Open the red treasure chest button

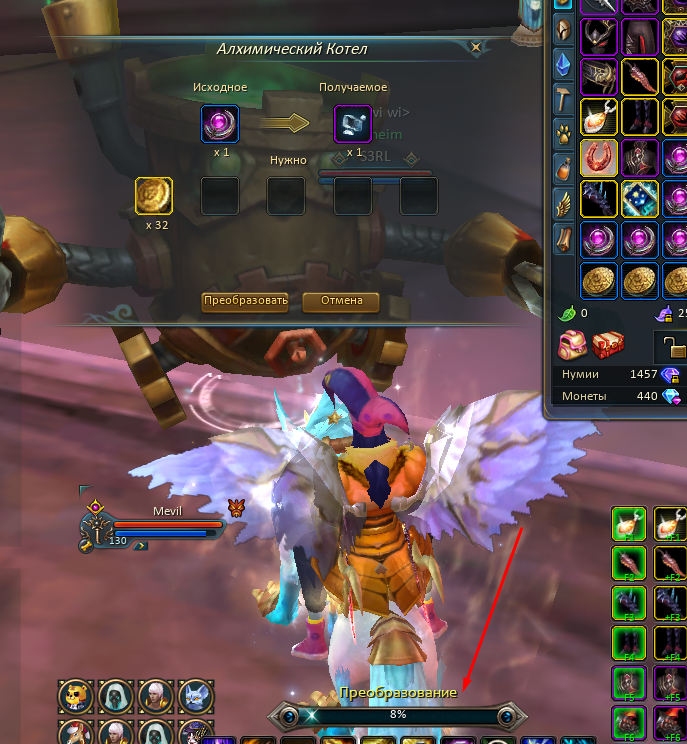[x=607, y=346]
